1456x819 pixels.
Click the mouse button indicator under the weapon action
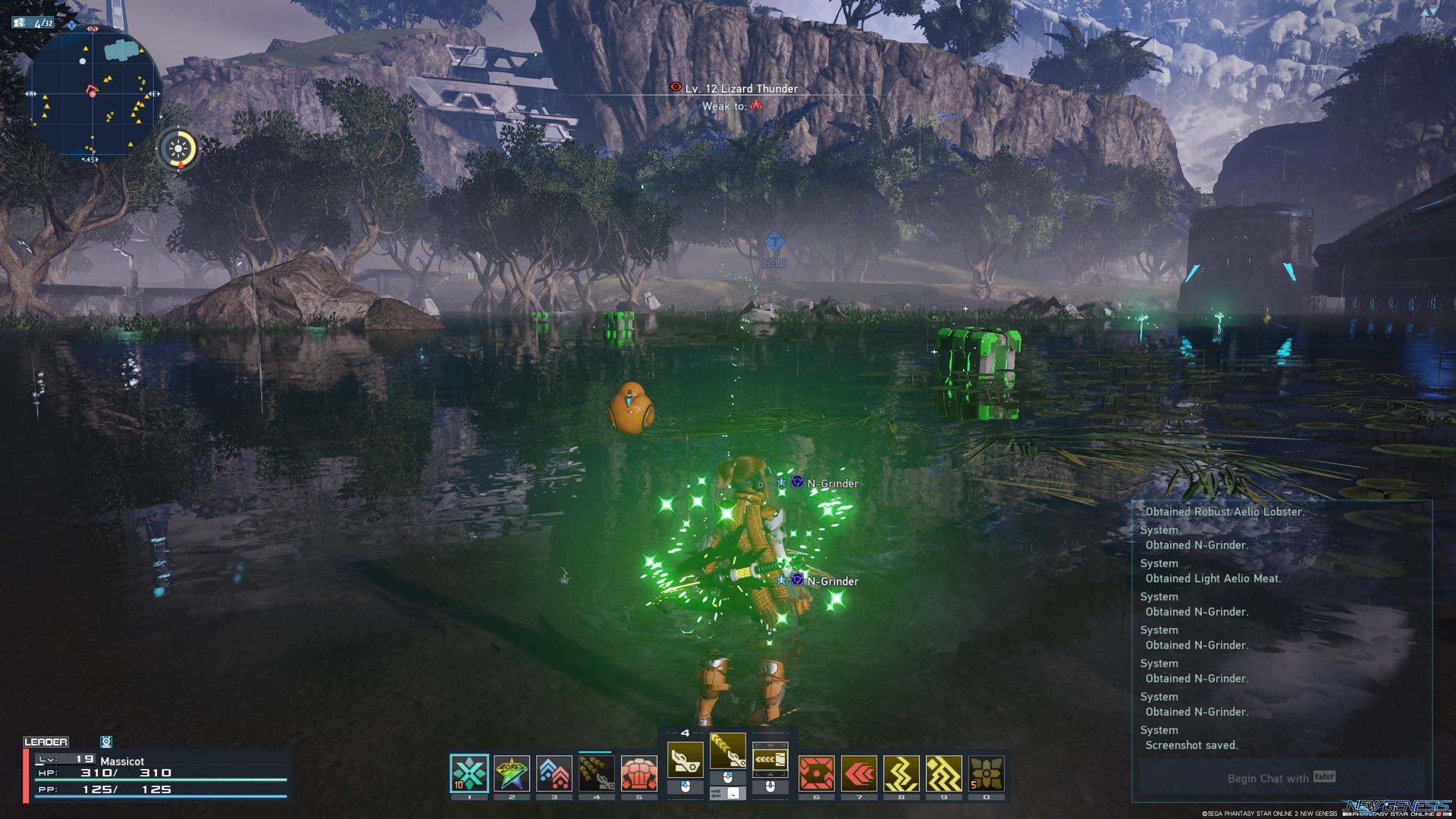pyautogui.click(x=686, y=785)
